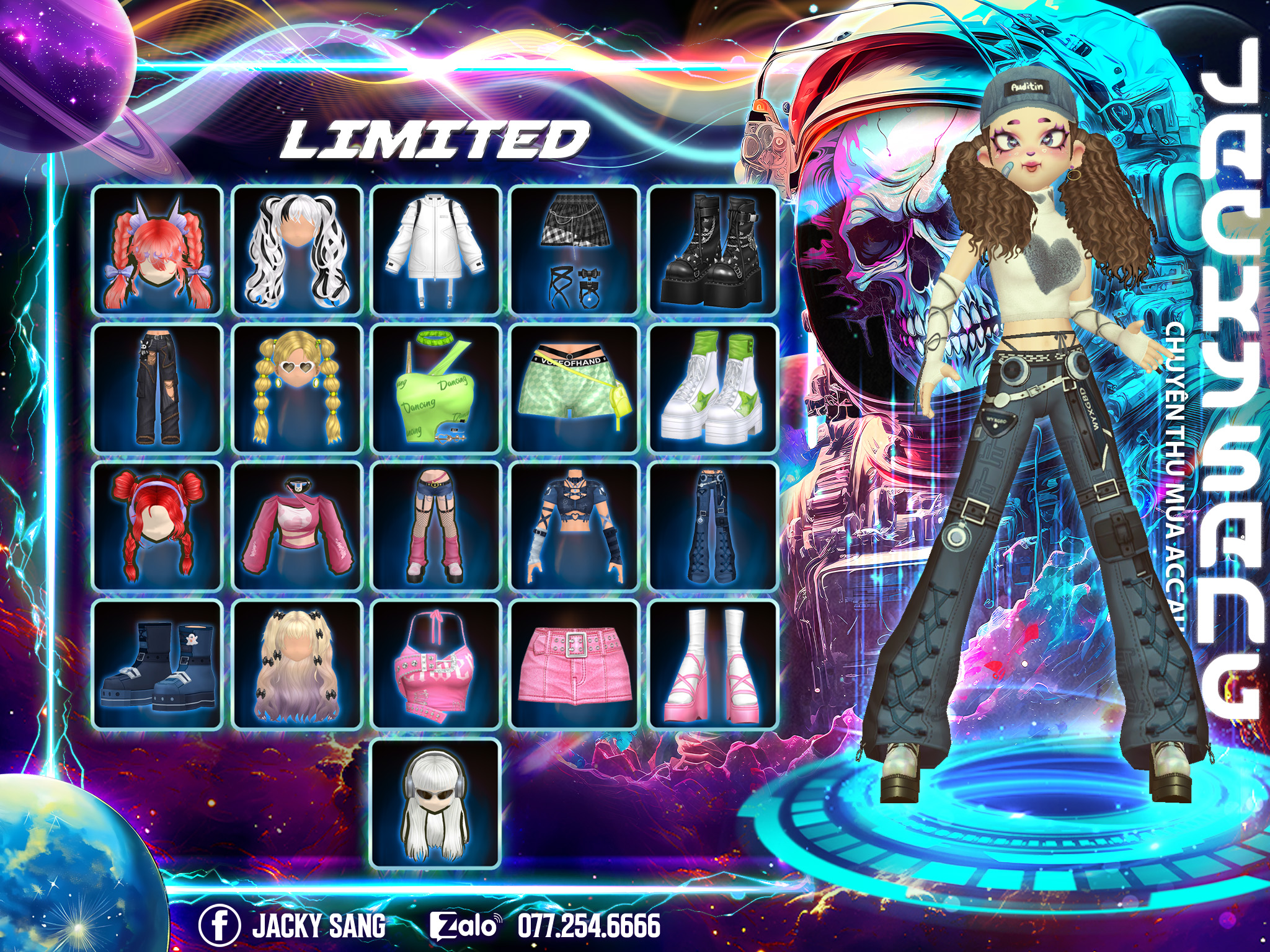Screen dimensions: 1270x952
Task: Pick the red bun hair with headband
Action: [158, 526]
